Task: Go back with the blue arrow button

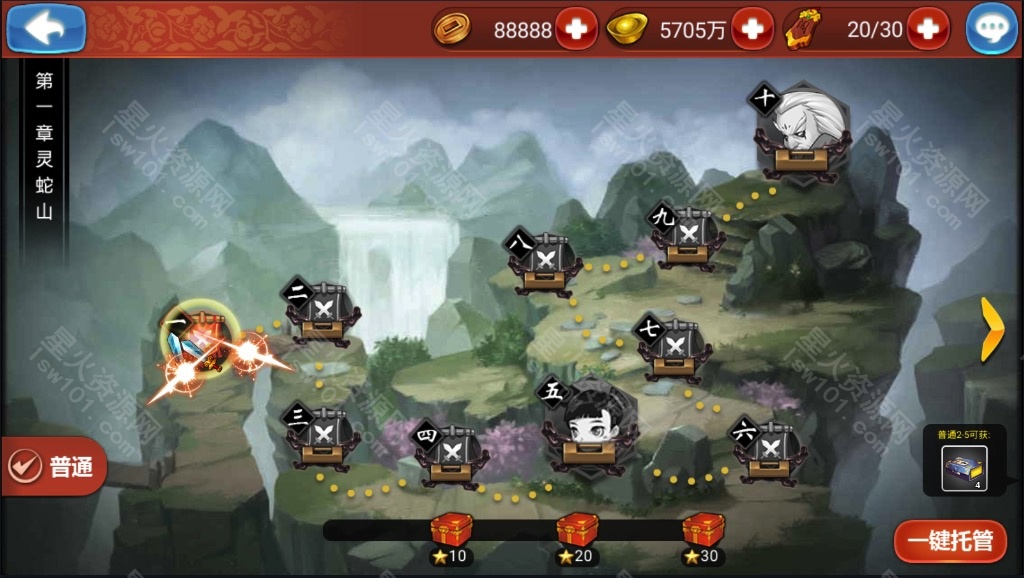Action: (x=45, y=28)
